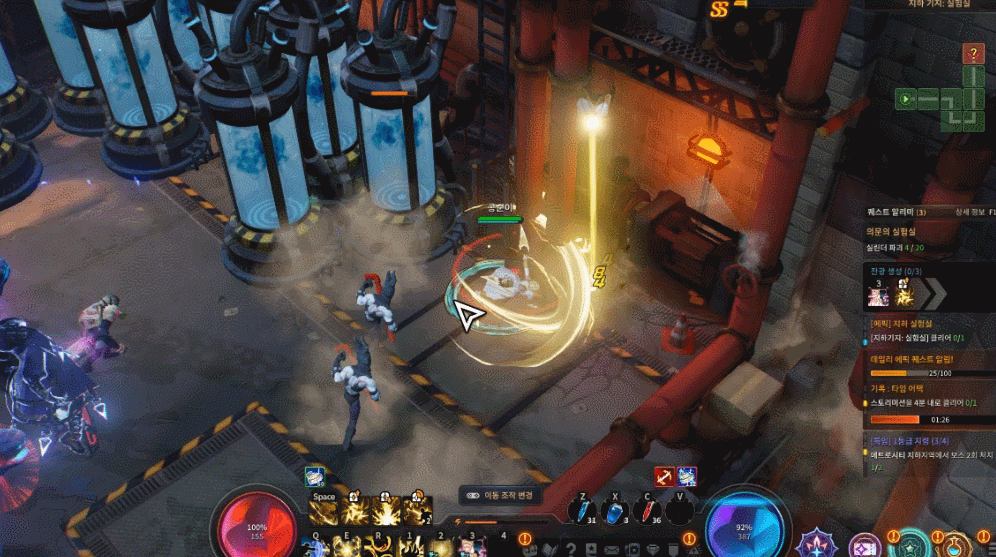This screenshot has width=996, height=557.
Task: Select the 타임 어택 record quest entry
Action: (896, 387)
